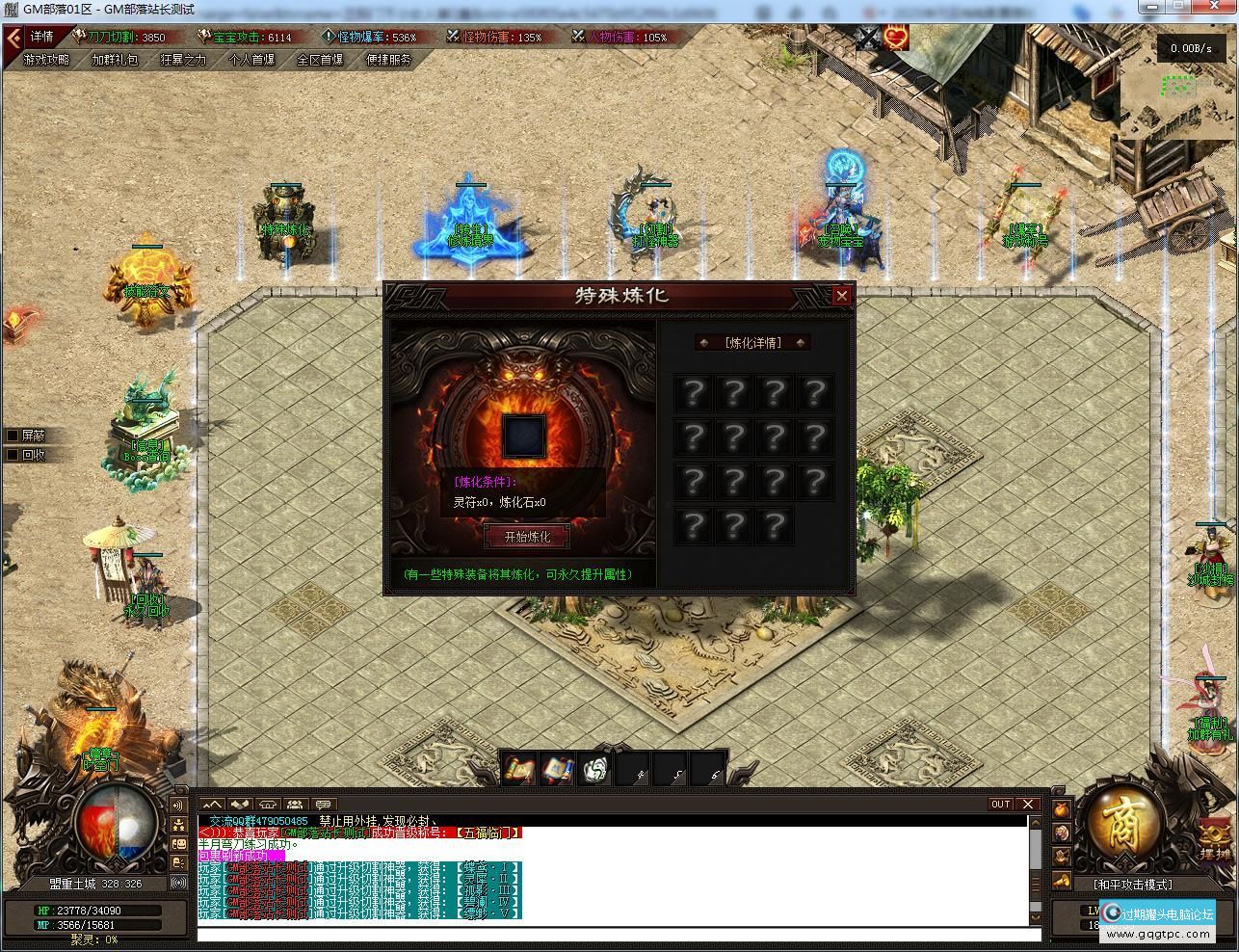This screenshot has height=952, width=1239.
Task: Click the 开始炼化 button in refine dialog
Action: [x=526, y=537]
